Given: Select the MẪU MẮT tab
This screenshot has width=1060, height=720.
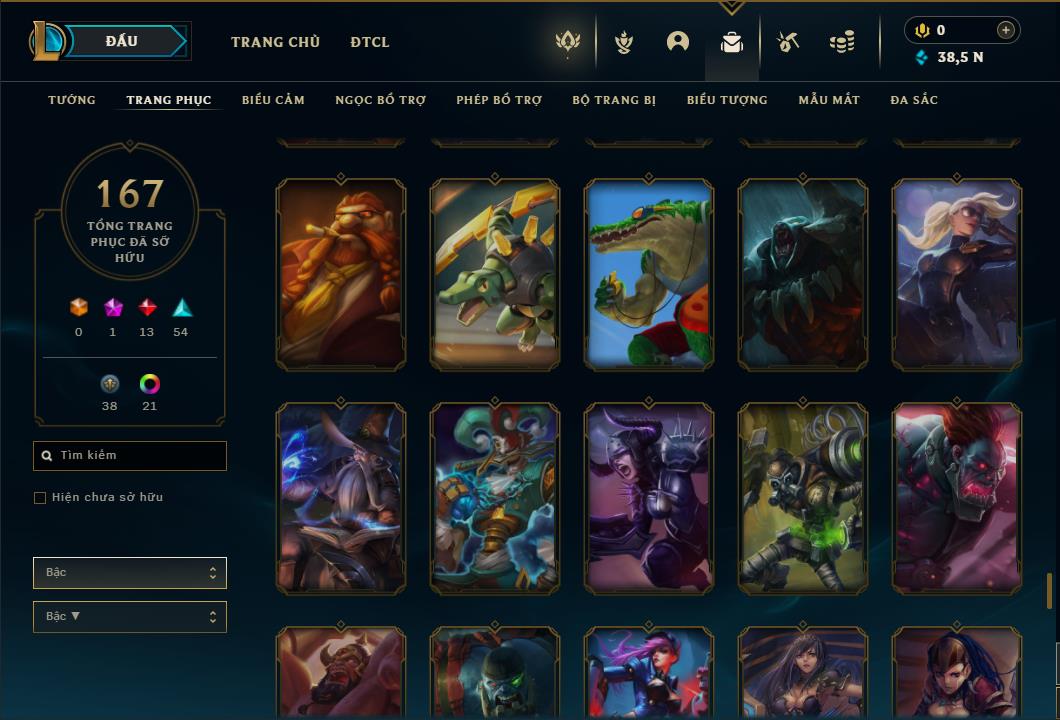Looking at the screenshot, I should [x=829, y=100].
